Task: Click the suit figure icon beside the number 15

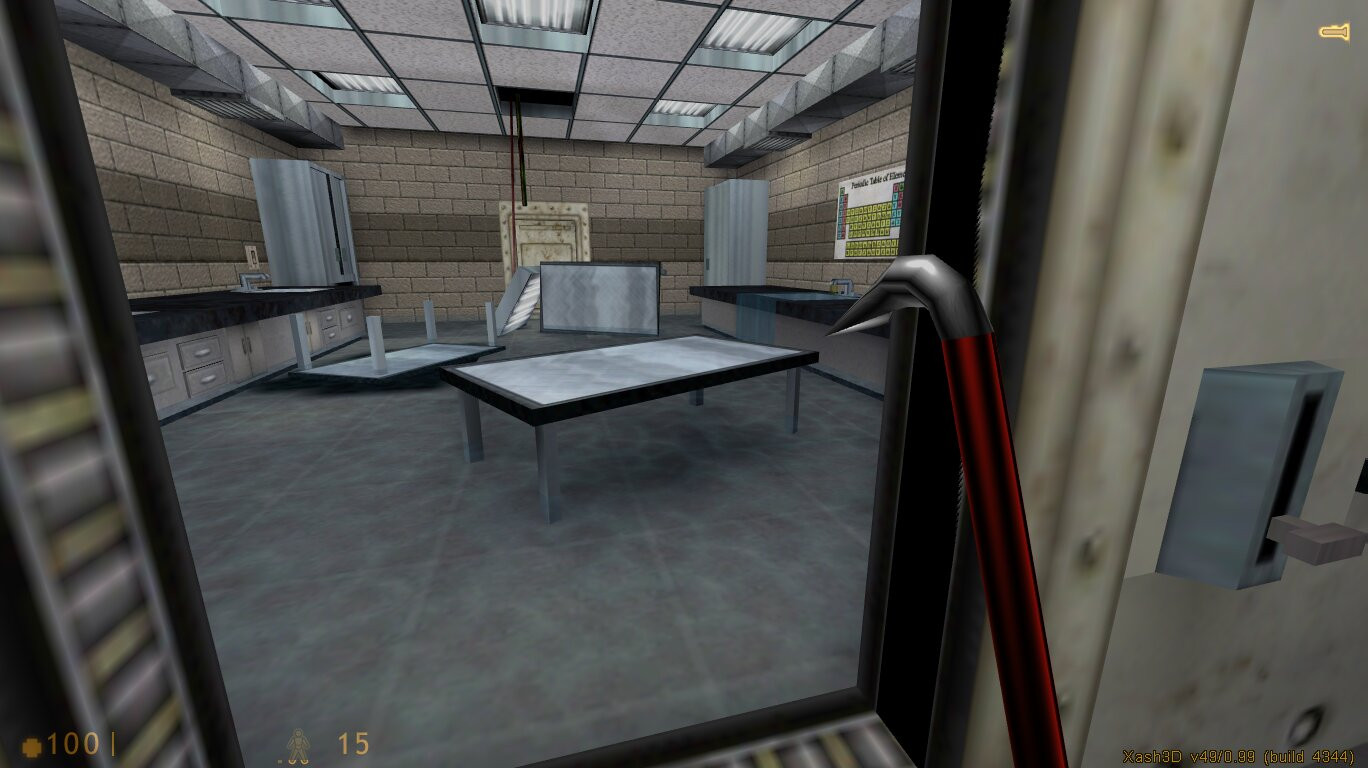Action: [300, 746]
